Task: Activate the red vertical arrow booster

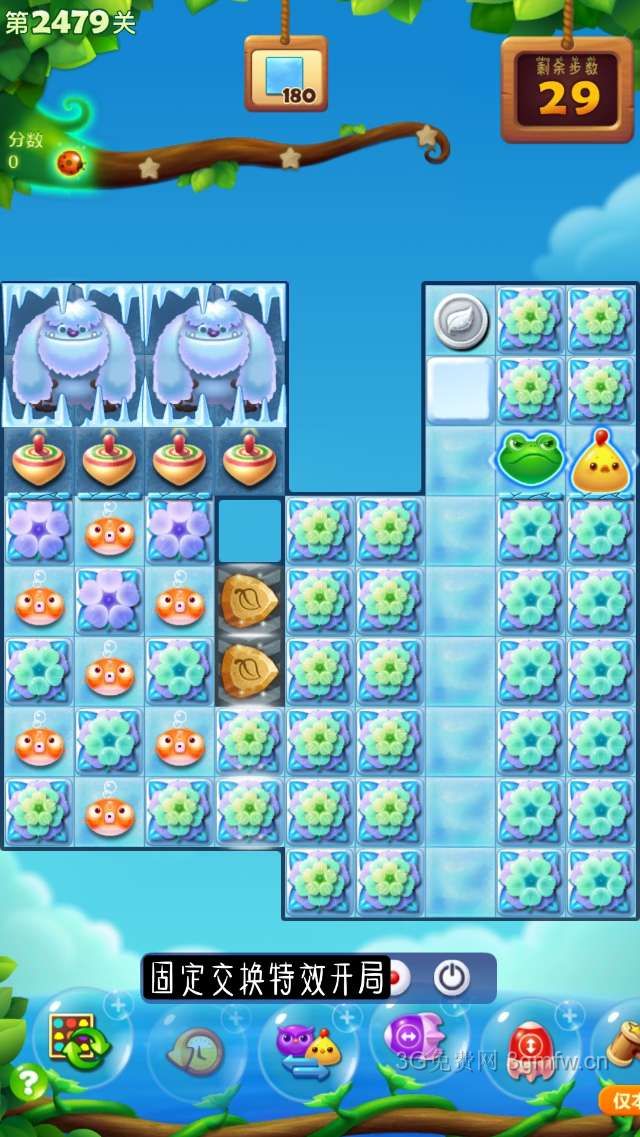Action: [x=530, y=1045]
